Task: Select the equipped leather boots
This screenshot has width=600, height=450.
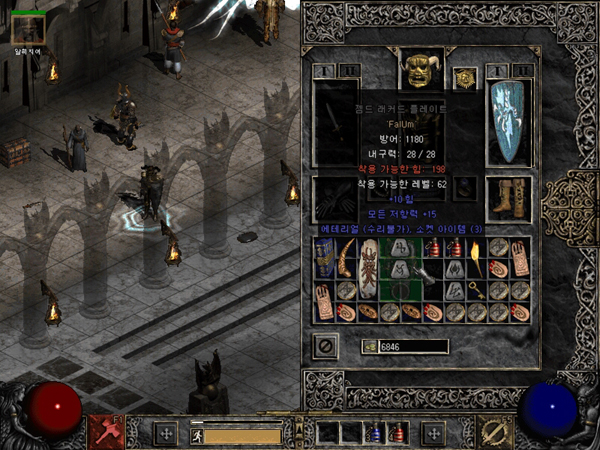Action: 508,197
